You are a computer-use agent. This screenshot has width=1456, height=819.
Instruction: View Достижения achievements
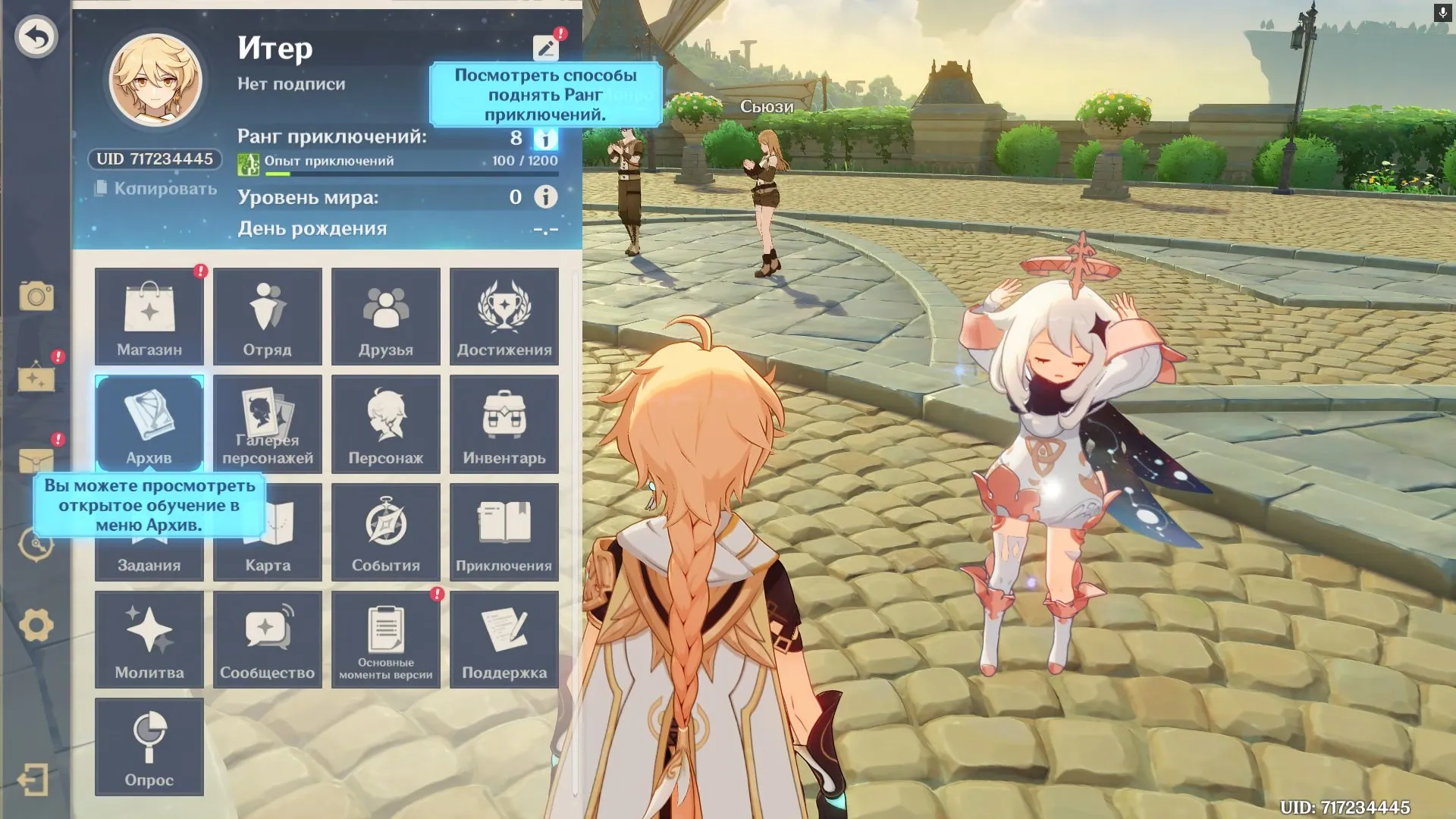[504, 316]
